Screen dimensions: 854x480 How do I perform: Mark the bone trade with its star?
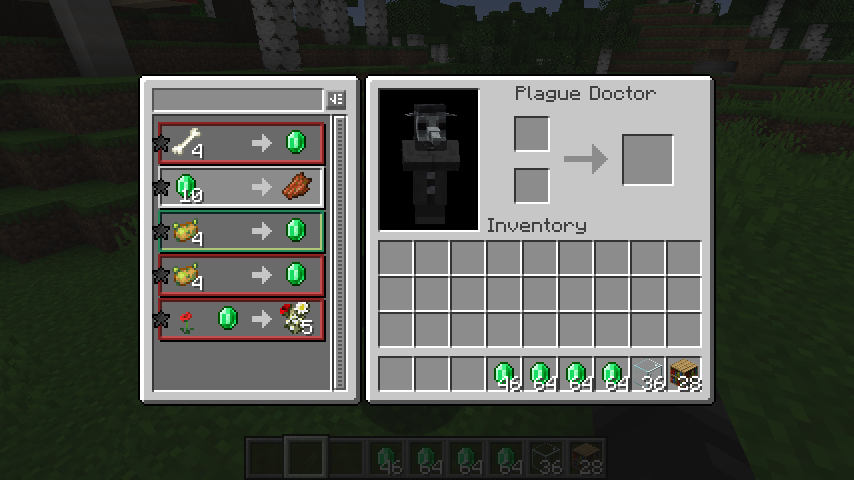[x=160, y=144]
